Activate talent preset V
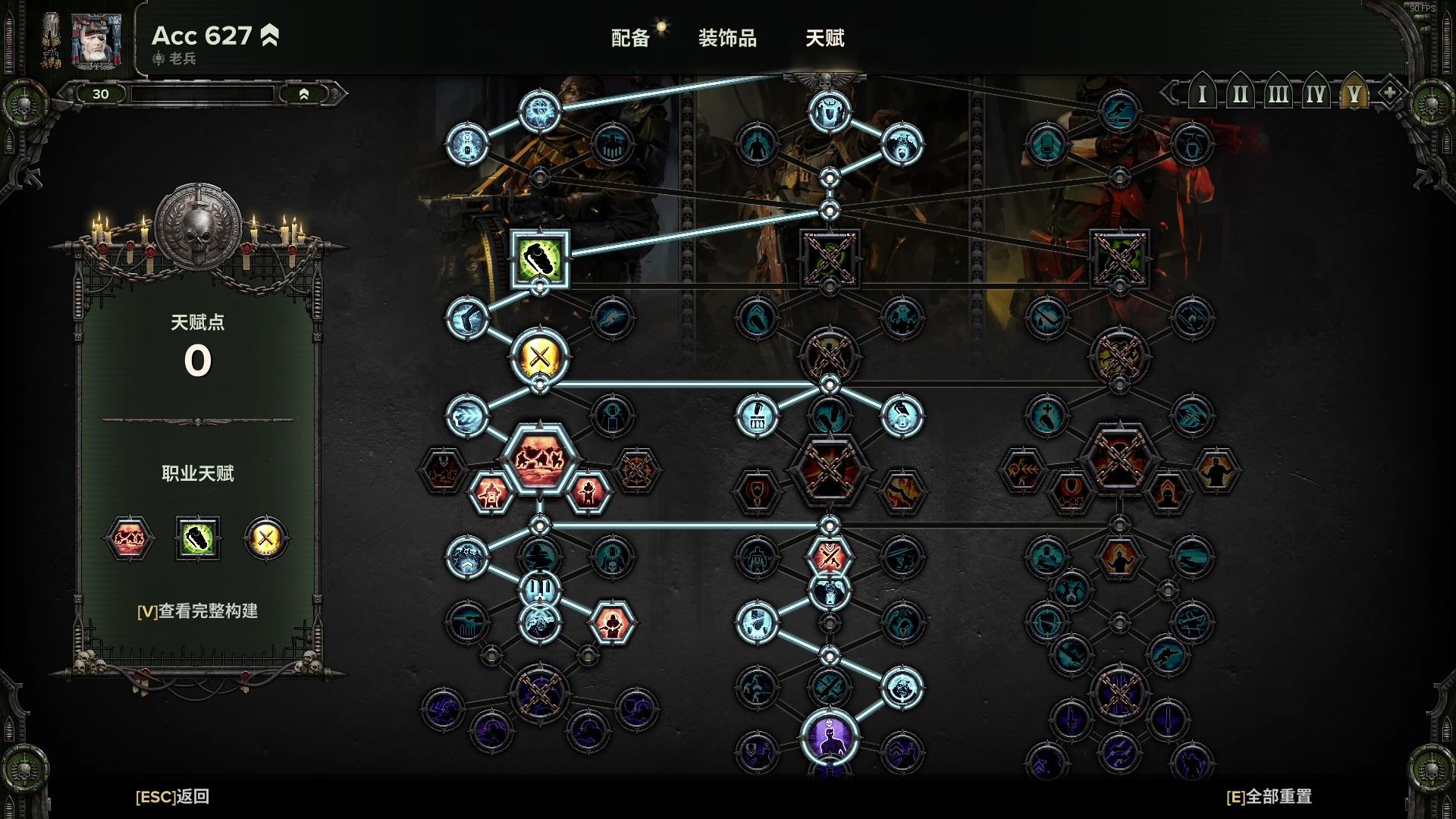The image size is (1456, 819). [x=1354, y=94]
